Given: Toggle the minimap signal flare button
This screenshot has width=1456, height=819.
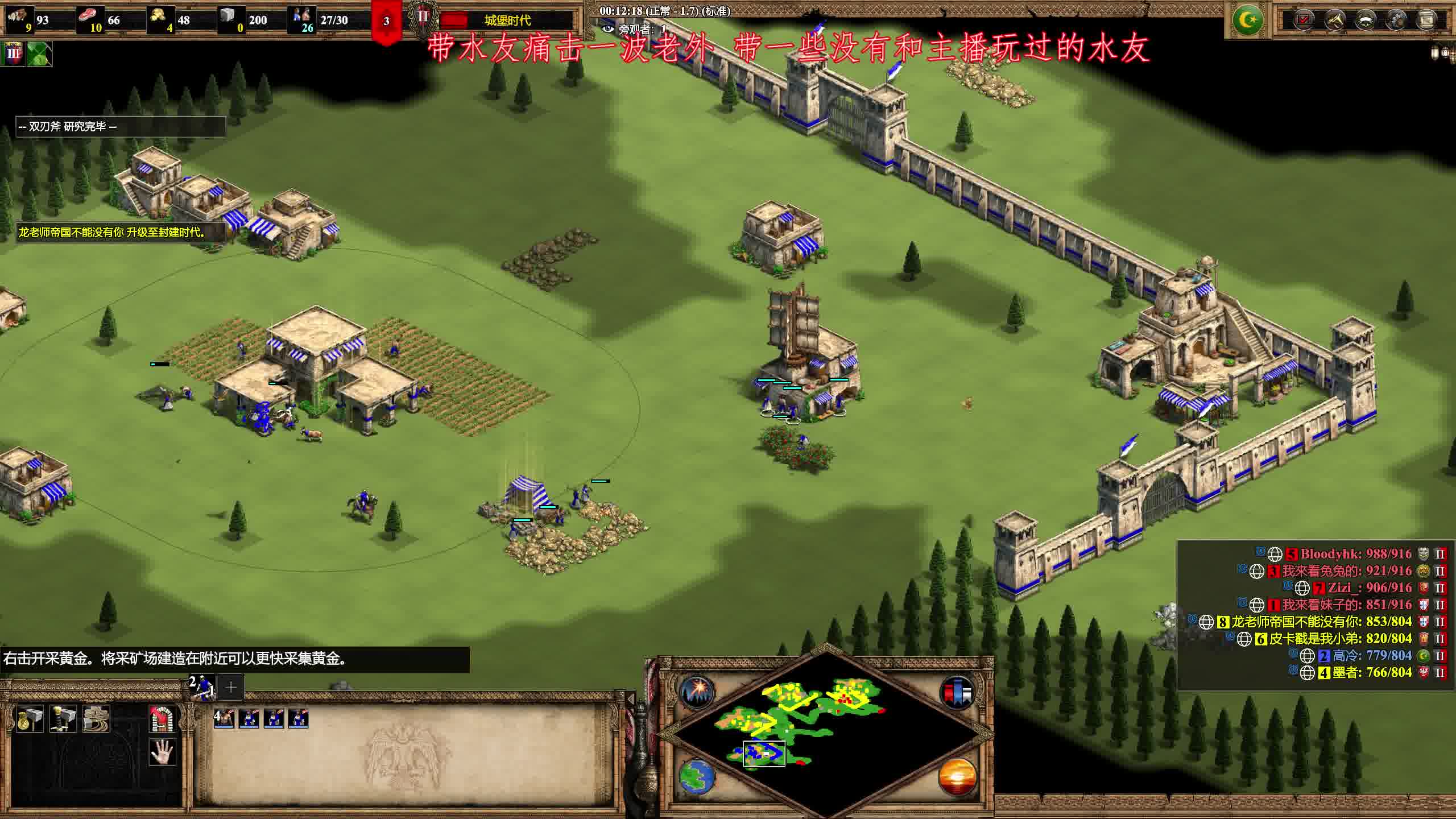Looking at the screenshot, I should (697, 693).
